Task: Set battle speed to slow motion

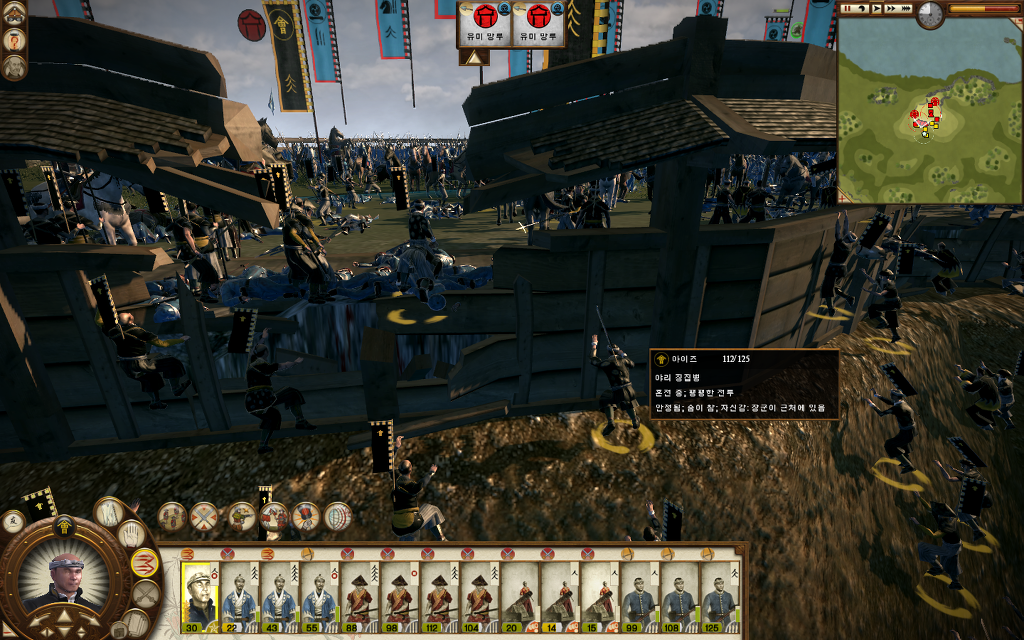Action: [861, 8]
